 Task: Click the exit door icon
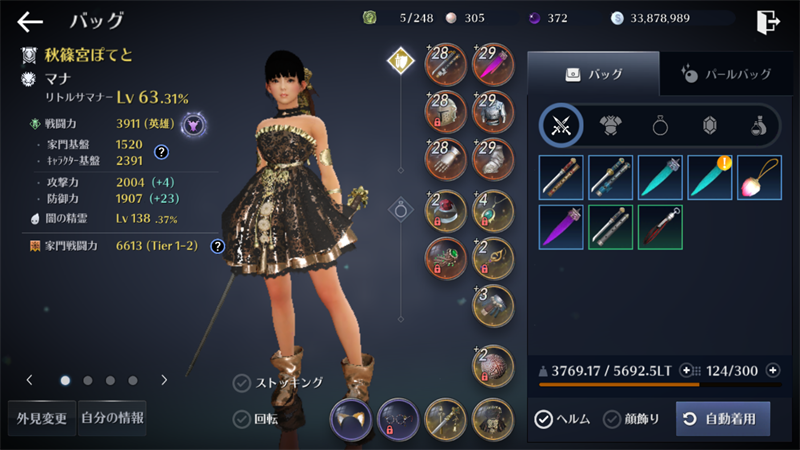pos(768,22)
